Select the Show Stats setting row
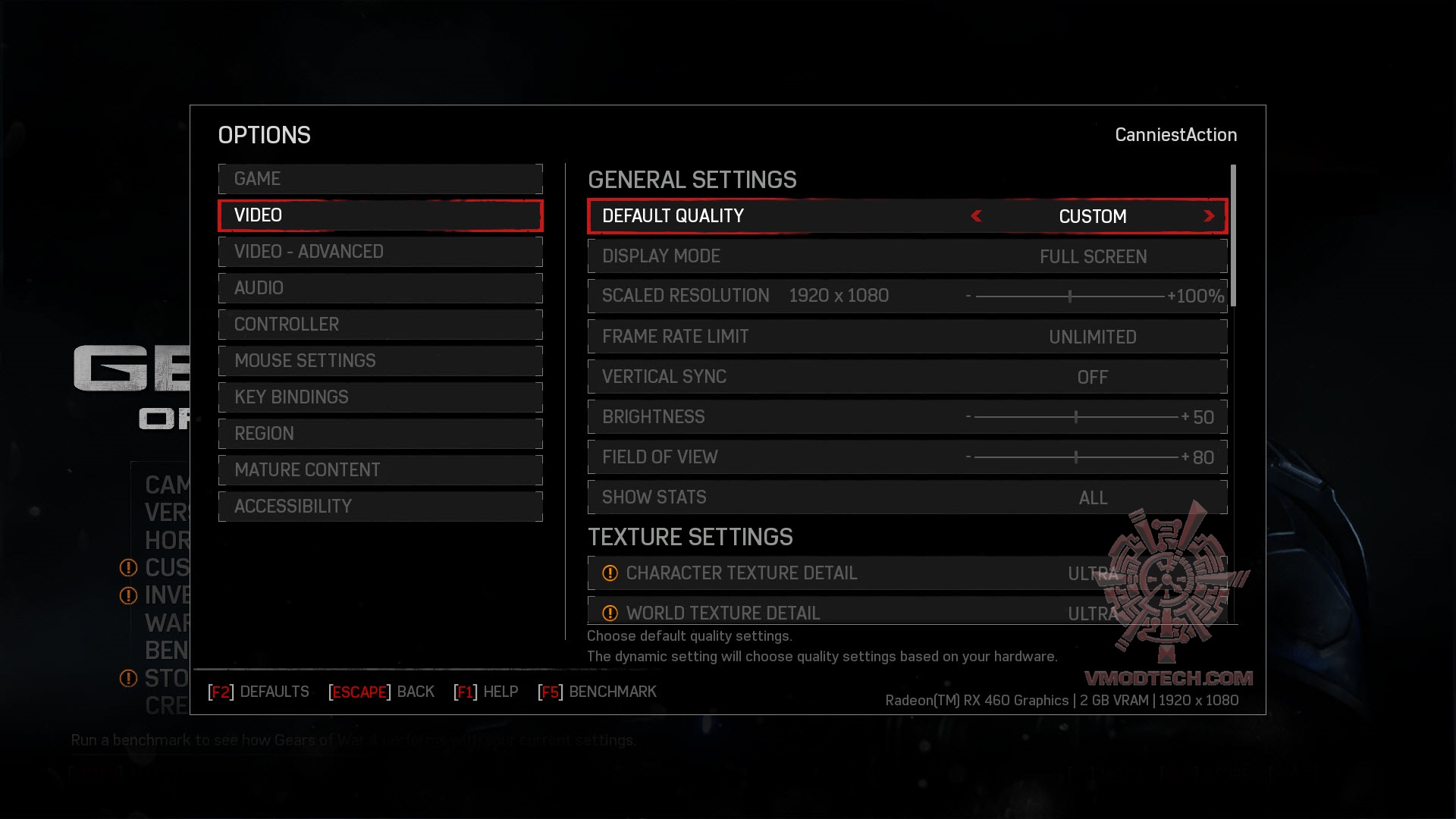 click(x=907, y=497)
